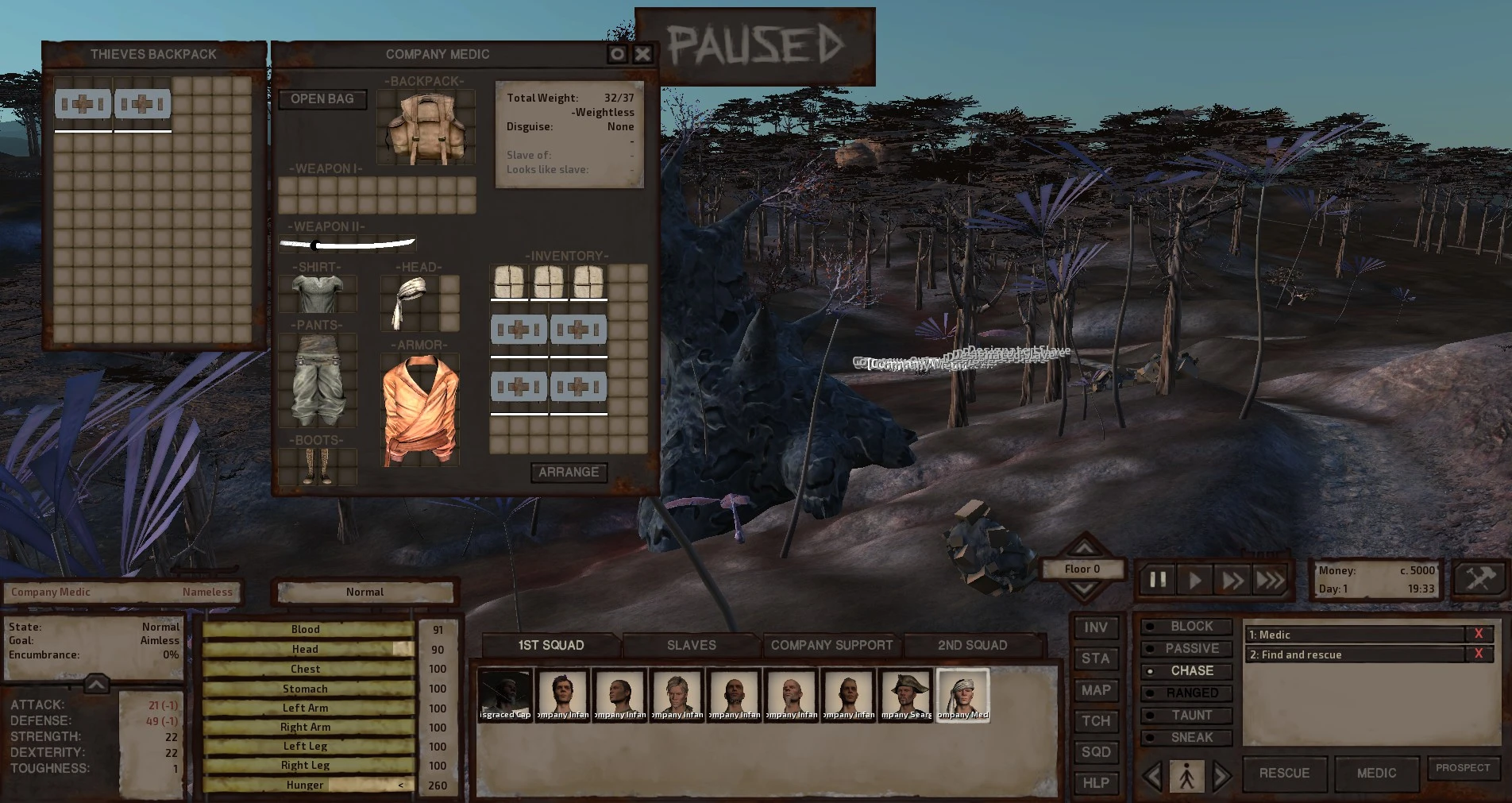The height and width of the screenshot is (803, 1512).
Task: Show the 2nd Squad tab
Action: [972, 645]
